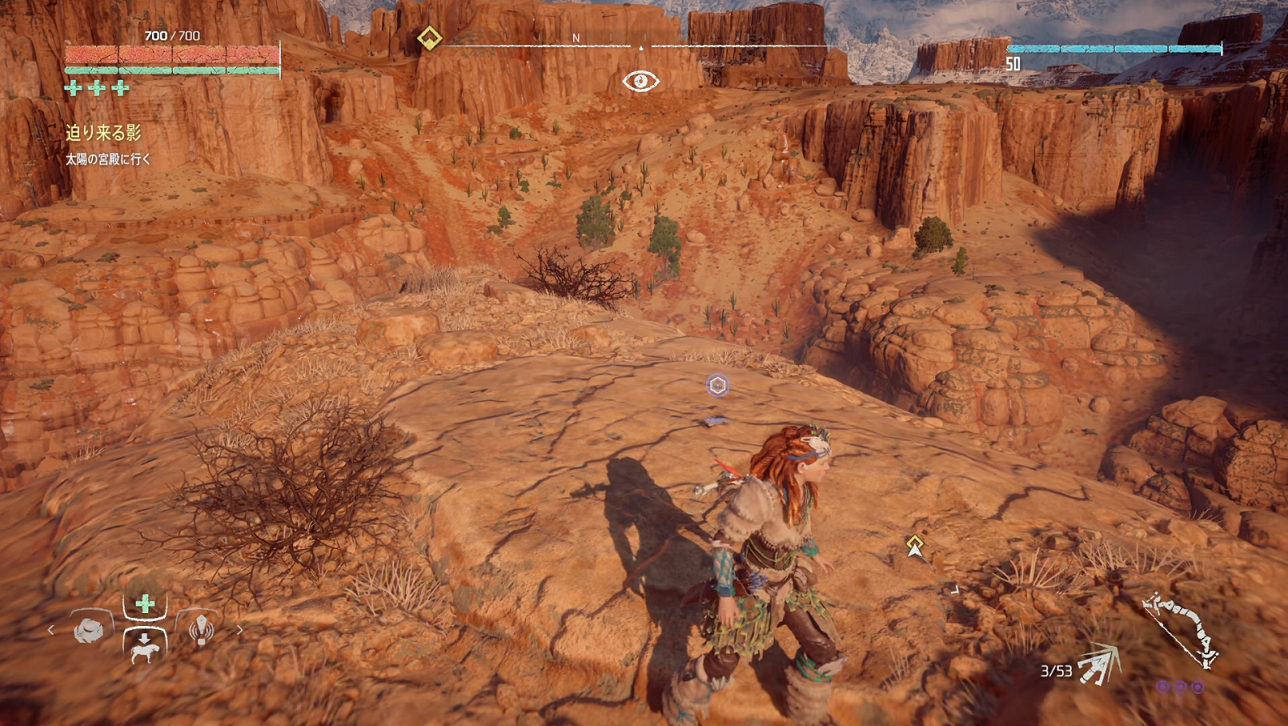Image resolution: width=1288 pixels, height=726 pixels.
Task: Click the yellow quest marker on the compass
Action: (x=429, y=39)
